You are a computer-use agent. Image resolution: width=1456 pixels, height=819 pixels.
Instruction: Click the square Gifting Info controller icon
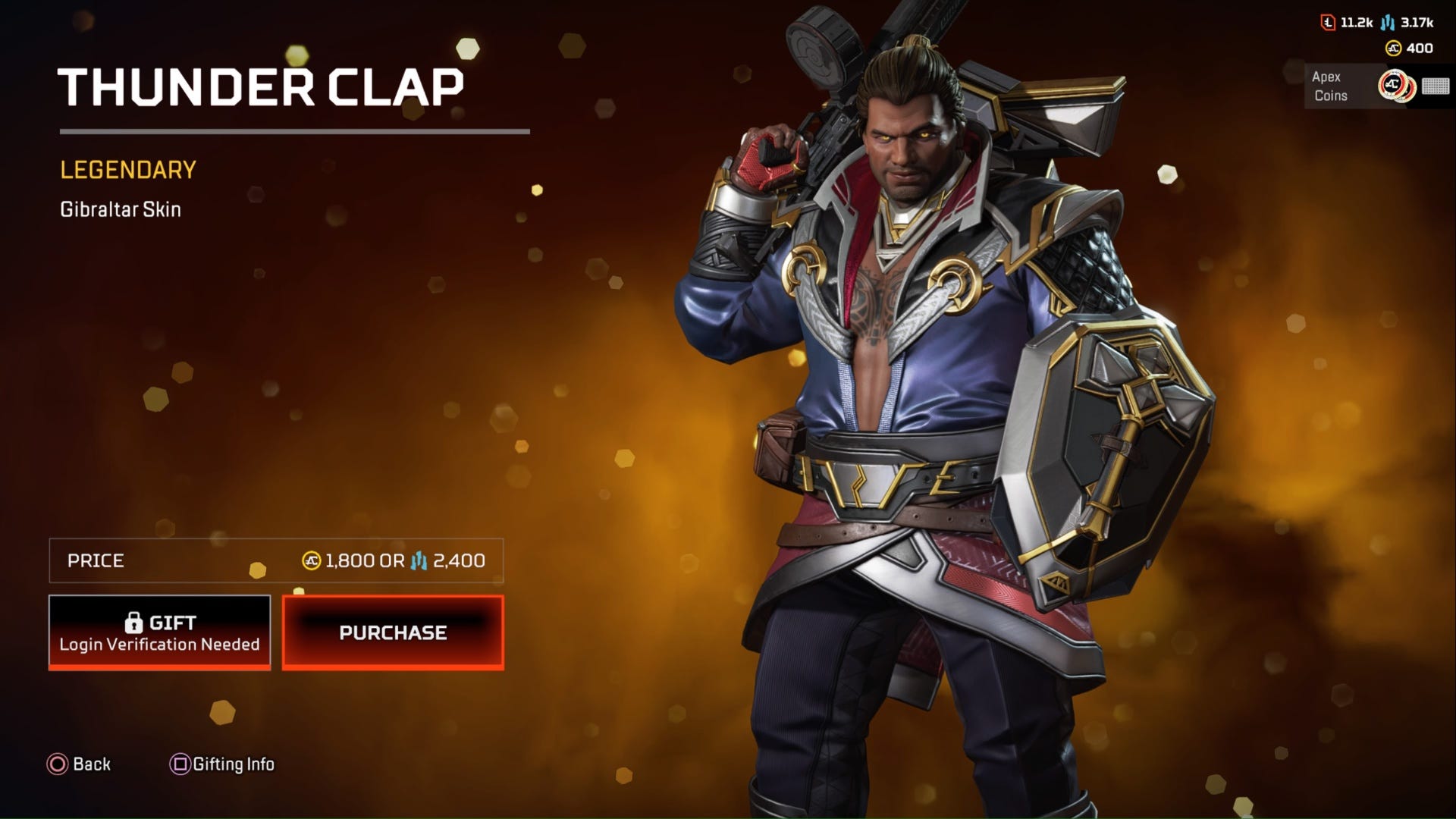click(178, 764)
